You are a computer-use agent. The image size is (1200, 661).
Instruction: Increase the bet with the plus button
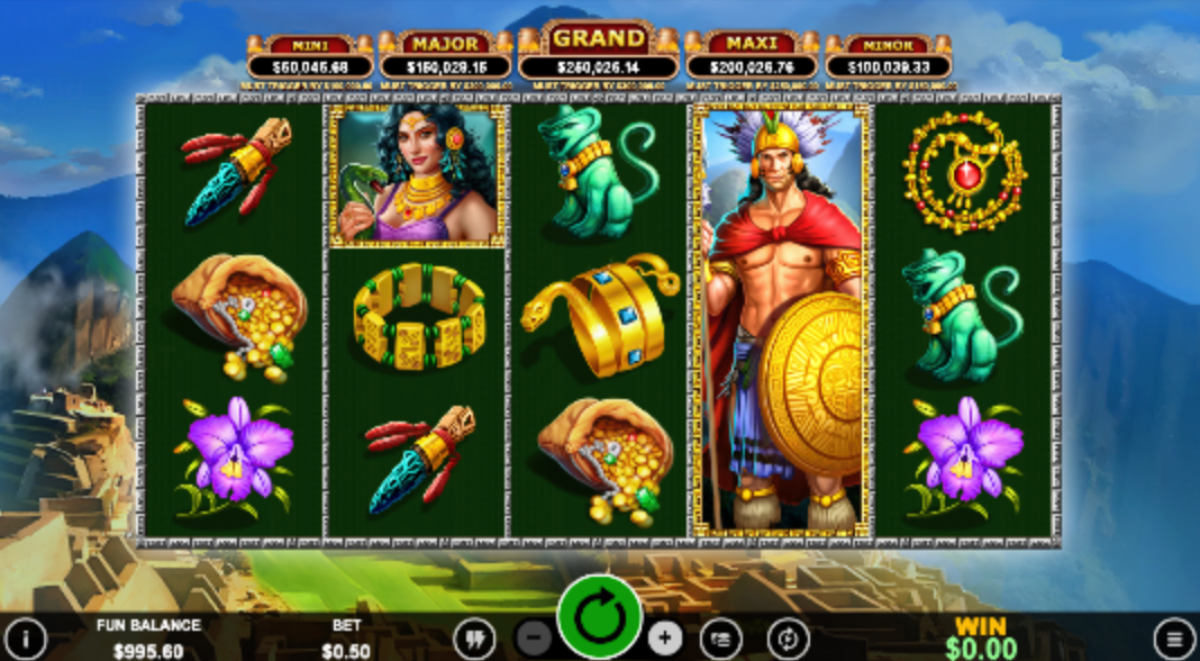point(665,637)
